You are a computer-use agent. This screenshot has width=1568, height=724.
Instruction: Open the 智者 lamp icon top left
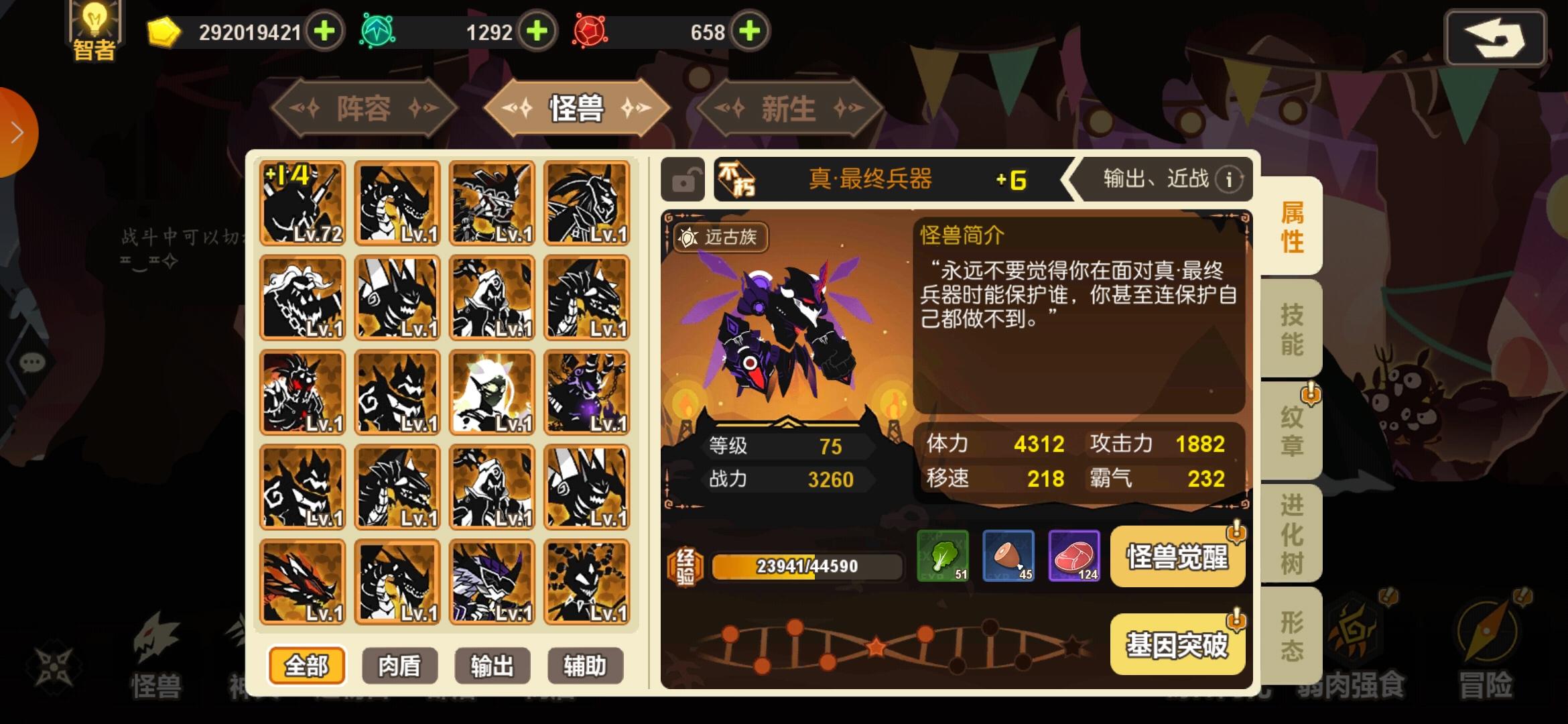(x=94, y=27)
